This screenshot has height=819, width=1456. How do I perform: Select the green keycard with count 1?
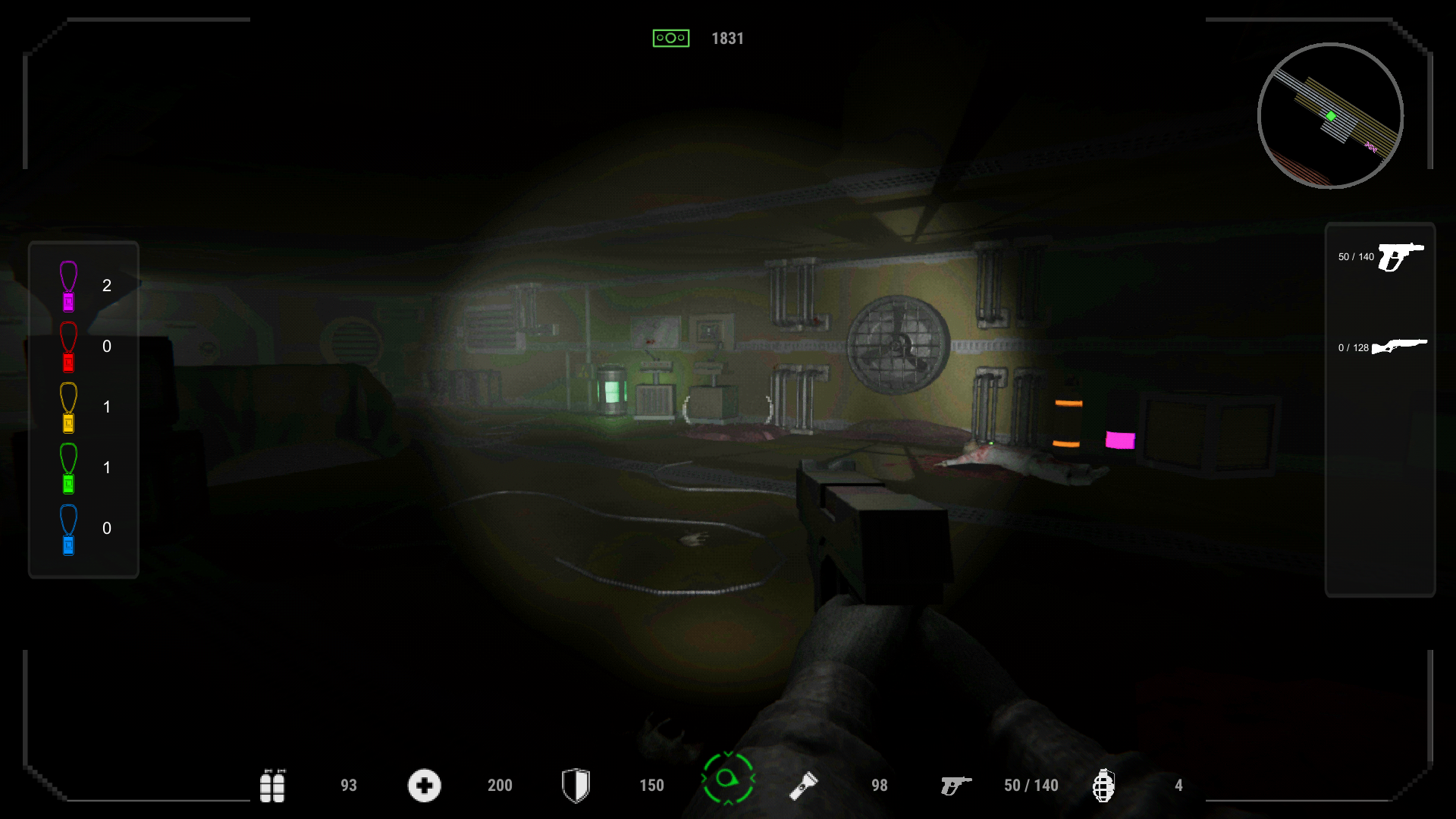pyautogui.click(x=67, y=468)
